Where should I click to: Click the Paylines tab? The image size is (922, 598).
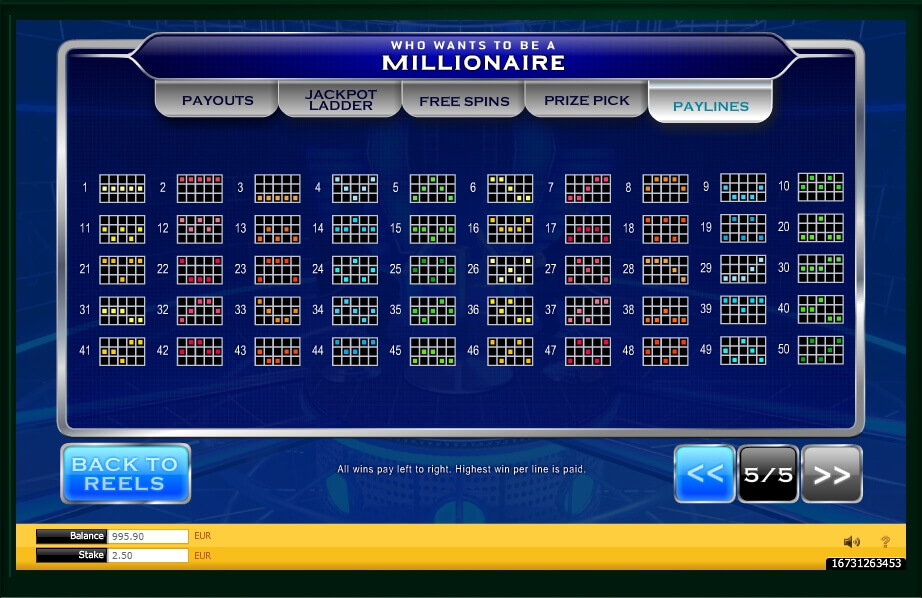[x=710, y=105]
